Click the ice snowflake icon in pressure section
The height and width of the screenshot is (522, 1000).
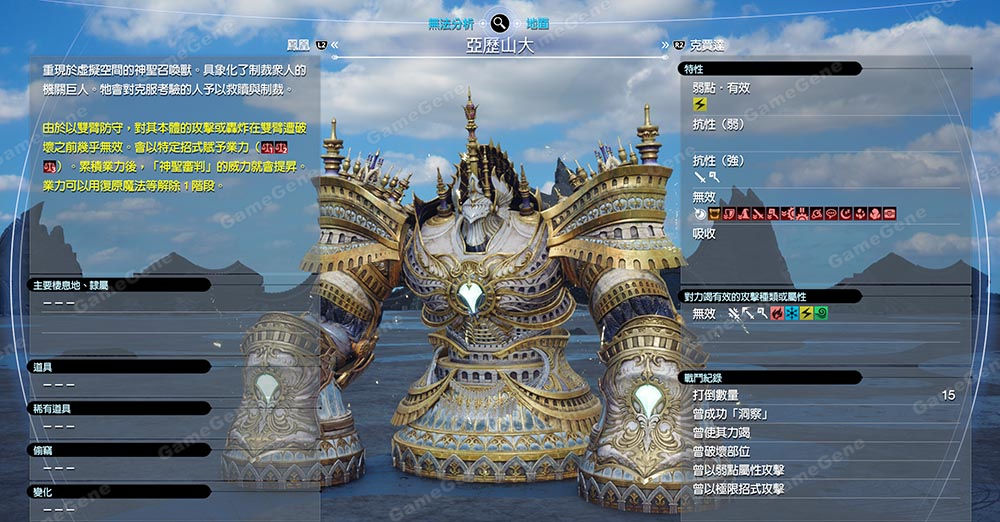click(x=791, y=314)
